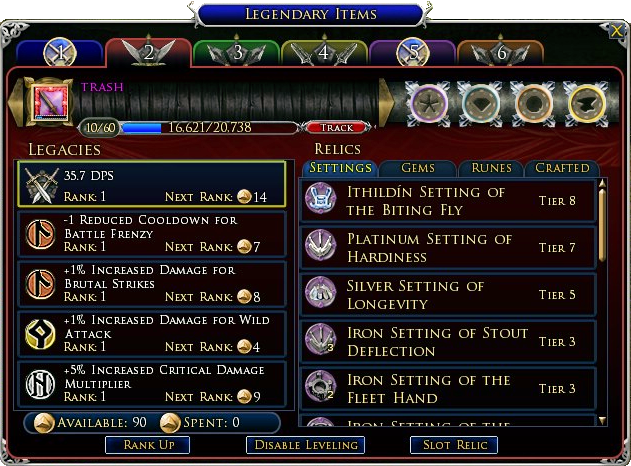Image resolution: width=631 pixels, height=466 pixels.
Task: Close the Legendary Items window
Action: pos(617,33)
